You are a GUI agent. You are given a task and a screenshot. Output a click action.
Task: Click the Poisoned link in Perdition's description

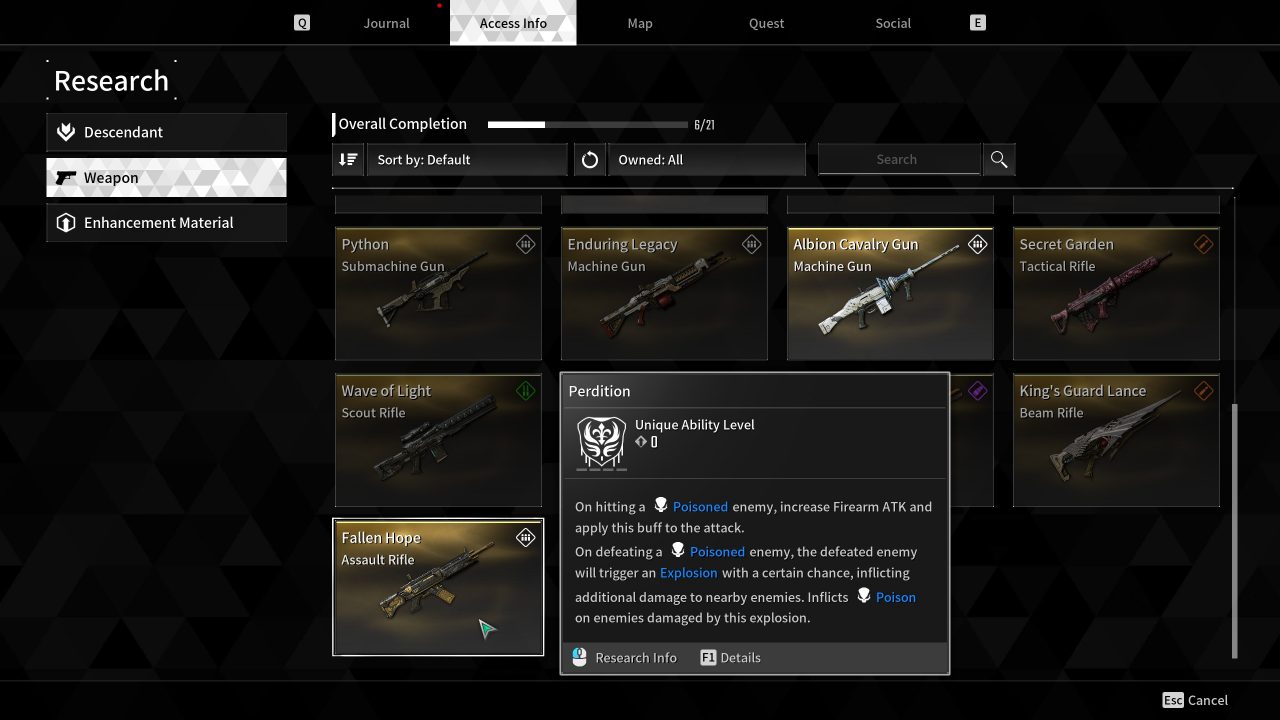700,506
